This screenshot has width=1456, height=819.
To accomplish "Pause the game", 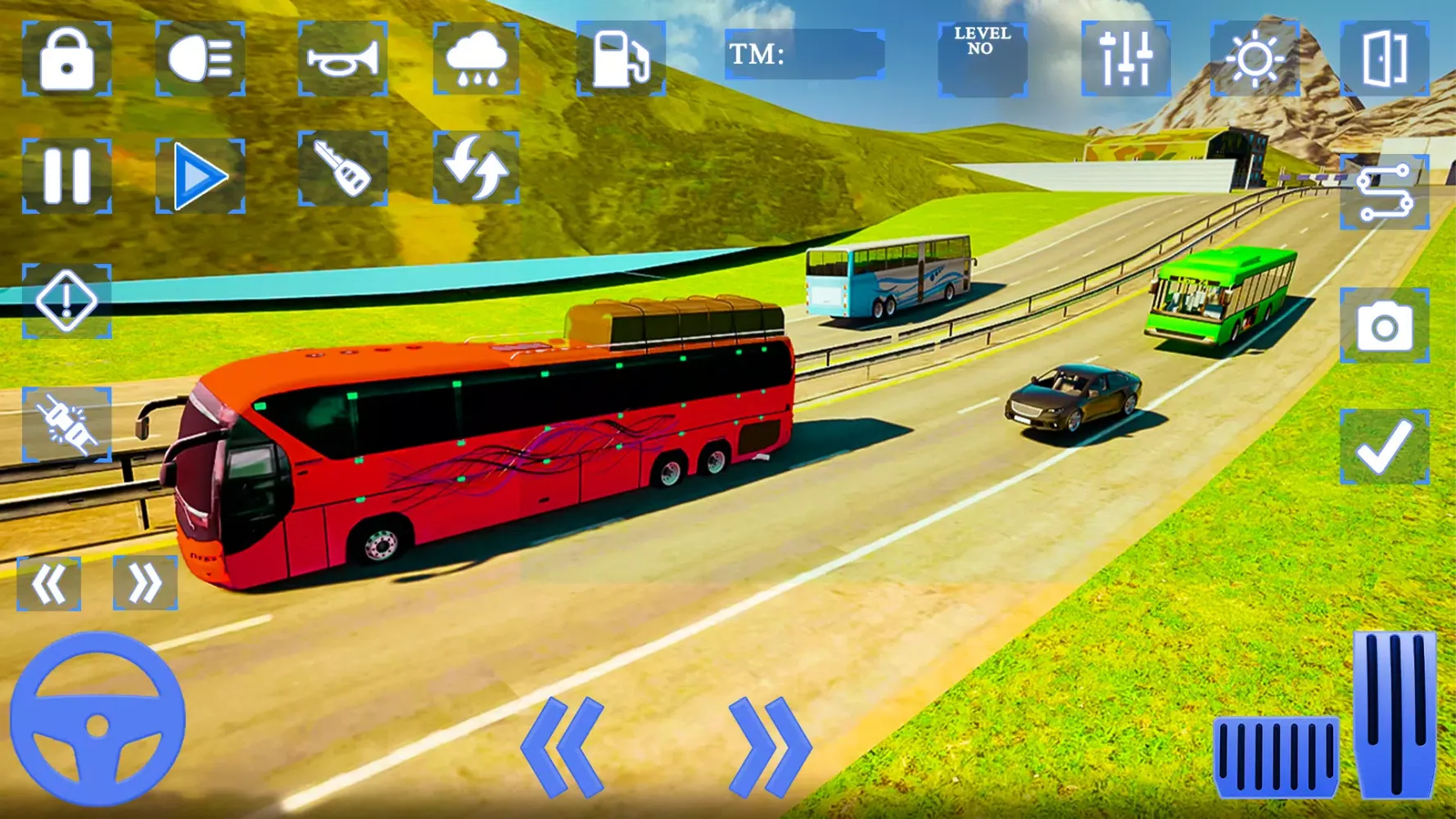I will coord(66,176).
